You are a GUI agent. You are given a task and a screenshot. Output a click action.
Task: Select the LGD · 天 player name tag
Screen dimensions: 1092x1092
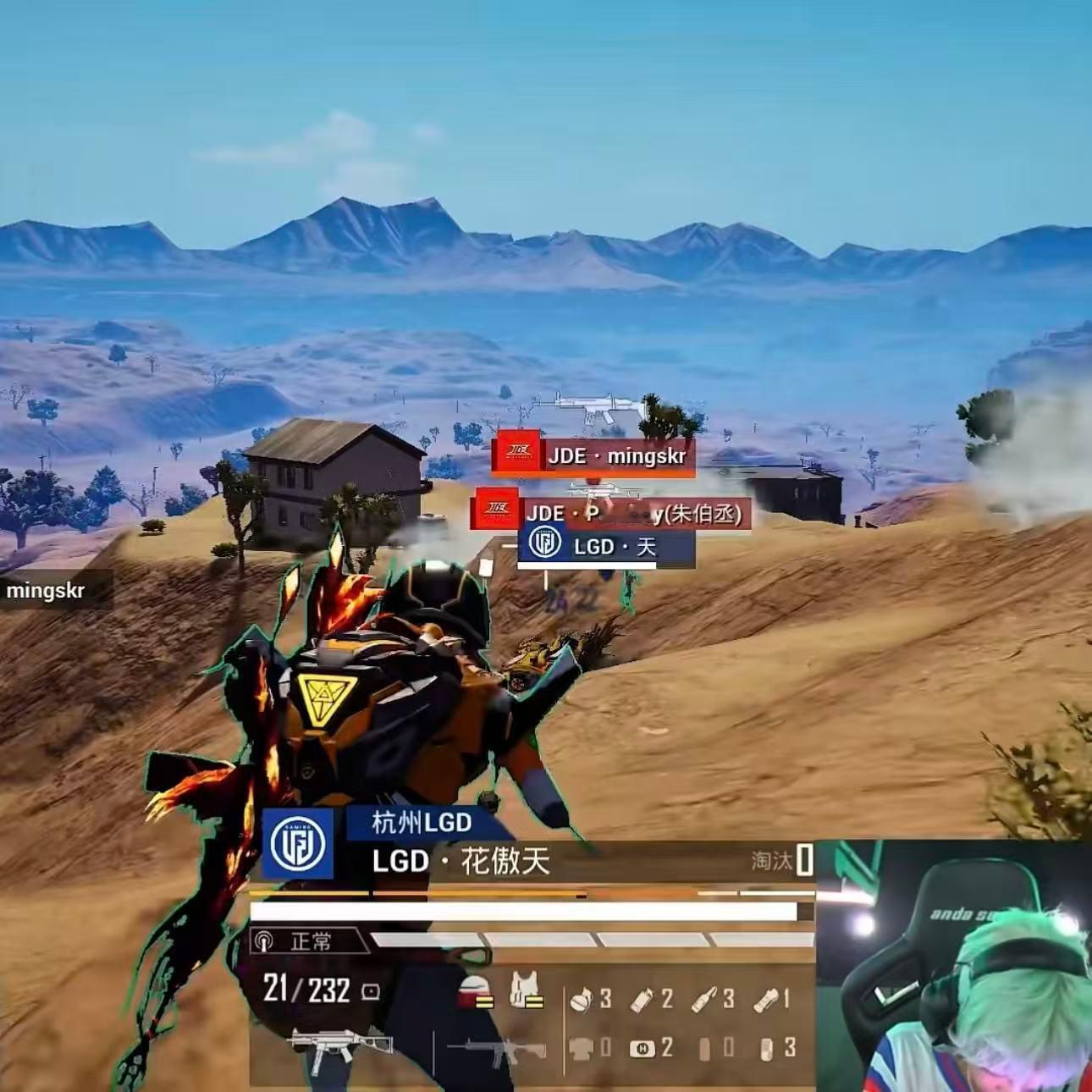point(606,546)
